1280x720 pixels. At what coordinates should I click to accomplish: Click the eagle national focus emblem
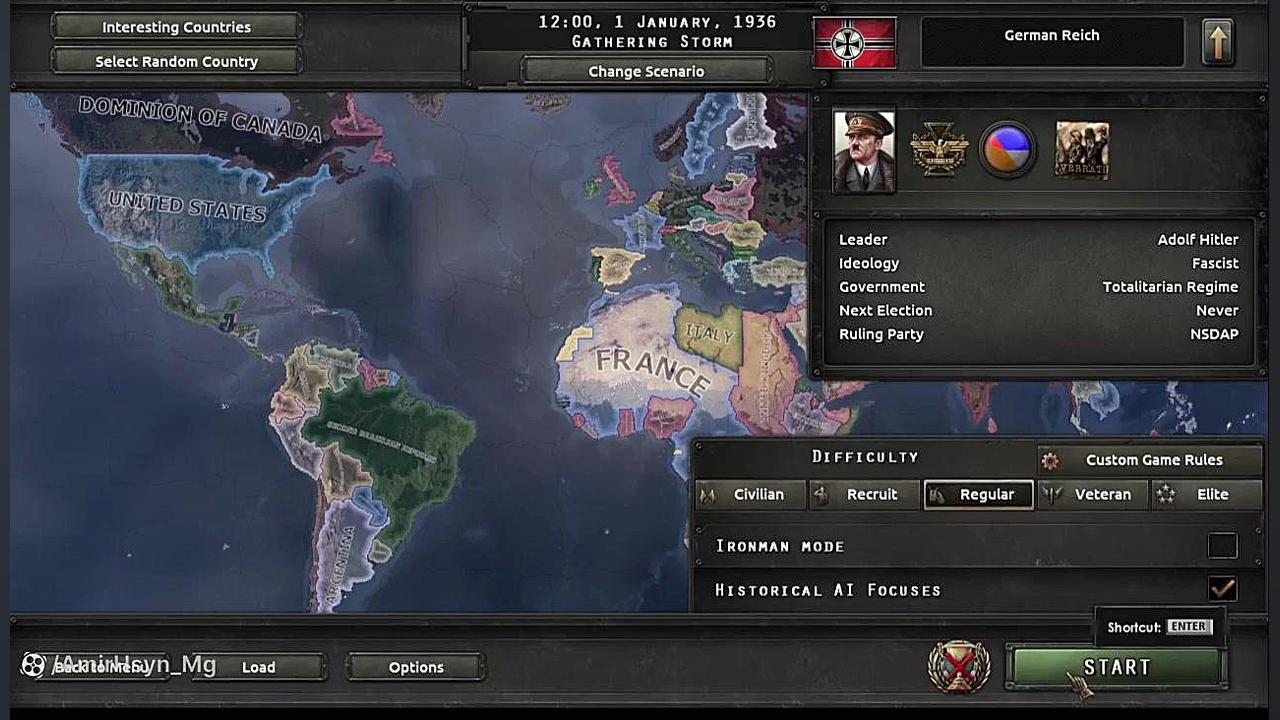[x=938, y=151]
